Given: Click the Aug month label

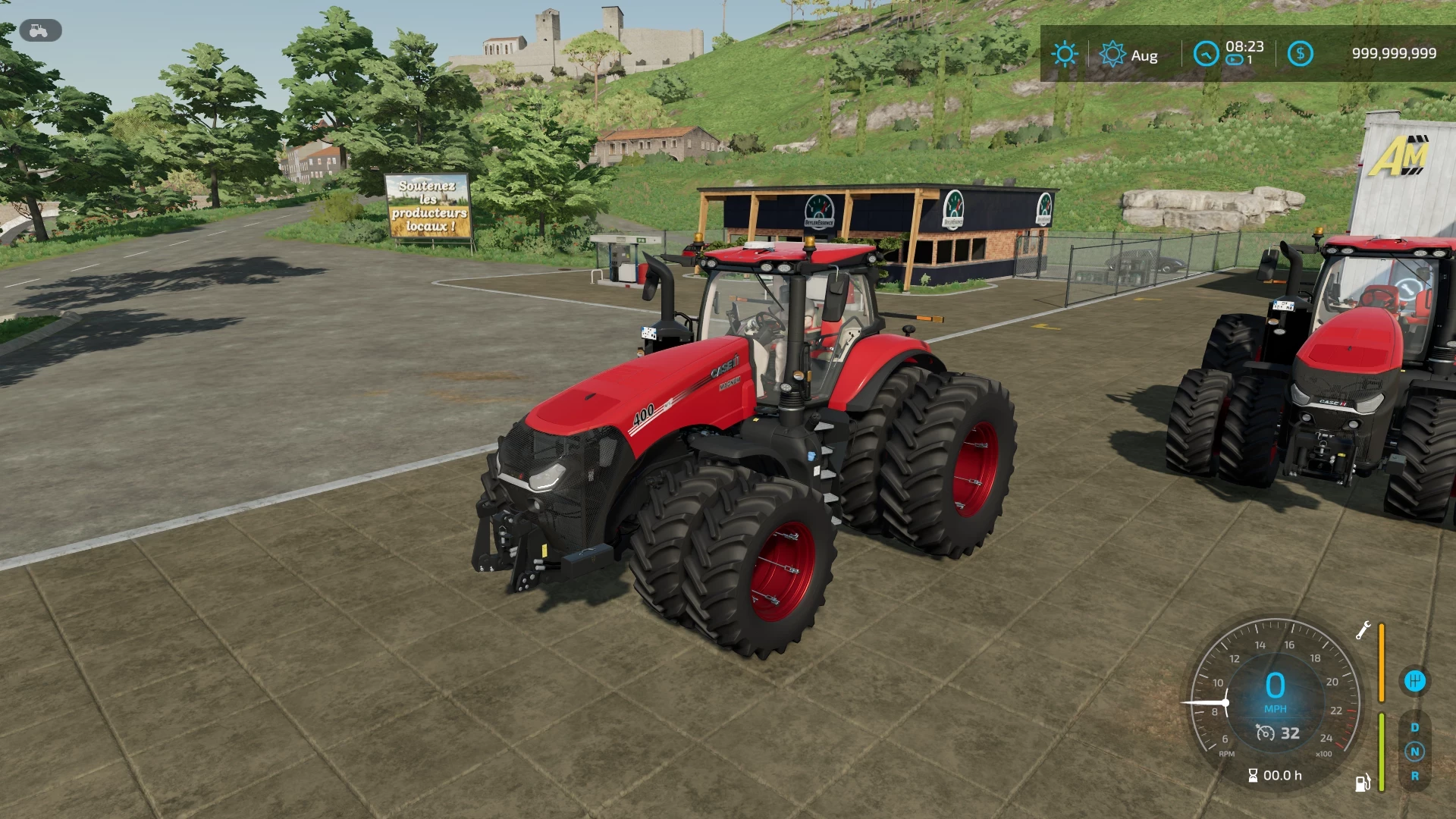Looking at the screenshot, I should click(x=1144, y=55).
